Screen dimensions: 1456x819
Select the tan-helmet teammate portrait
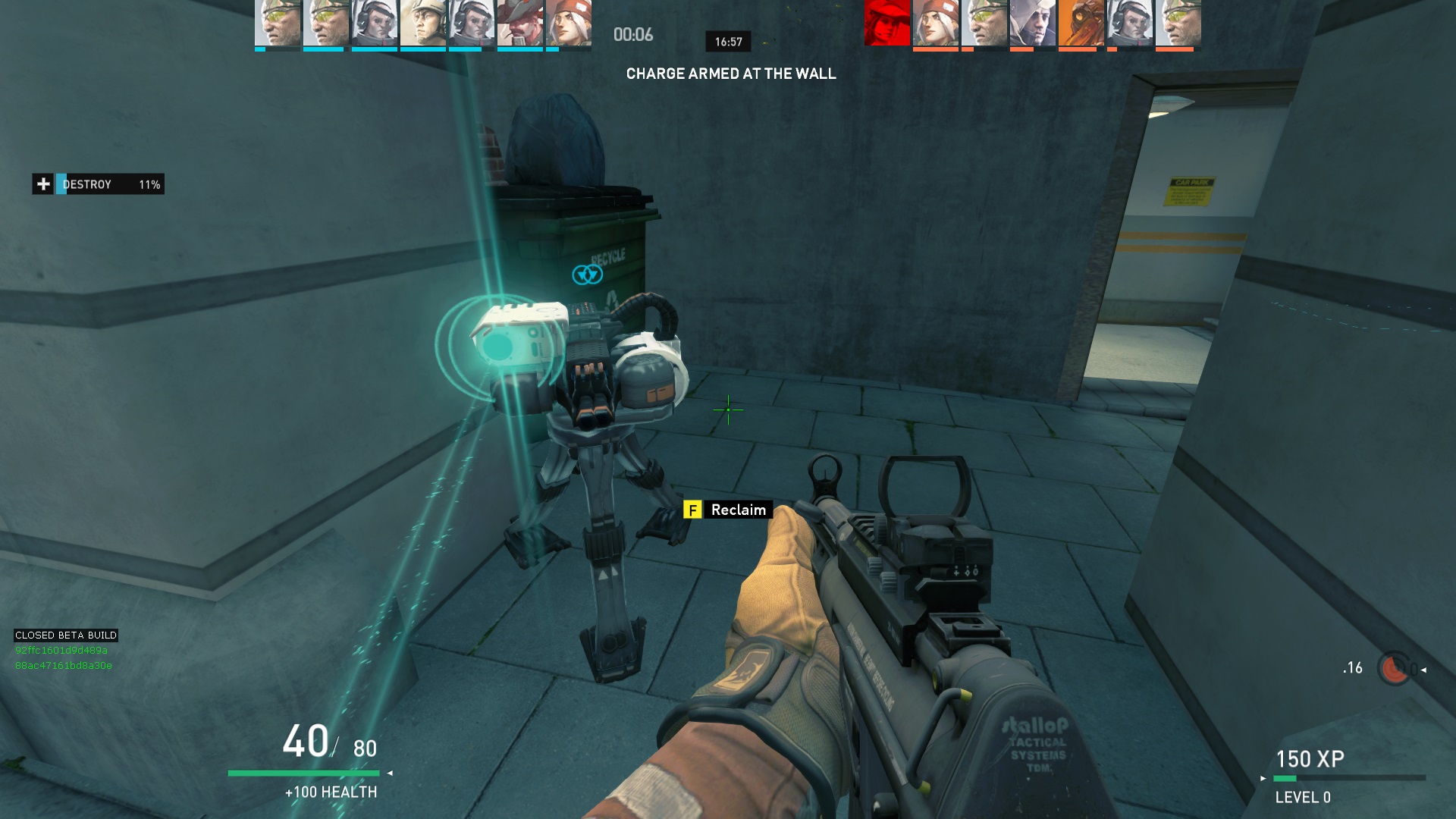pyautogui.click(x=422, y=23)
